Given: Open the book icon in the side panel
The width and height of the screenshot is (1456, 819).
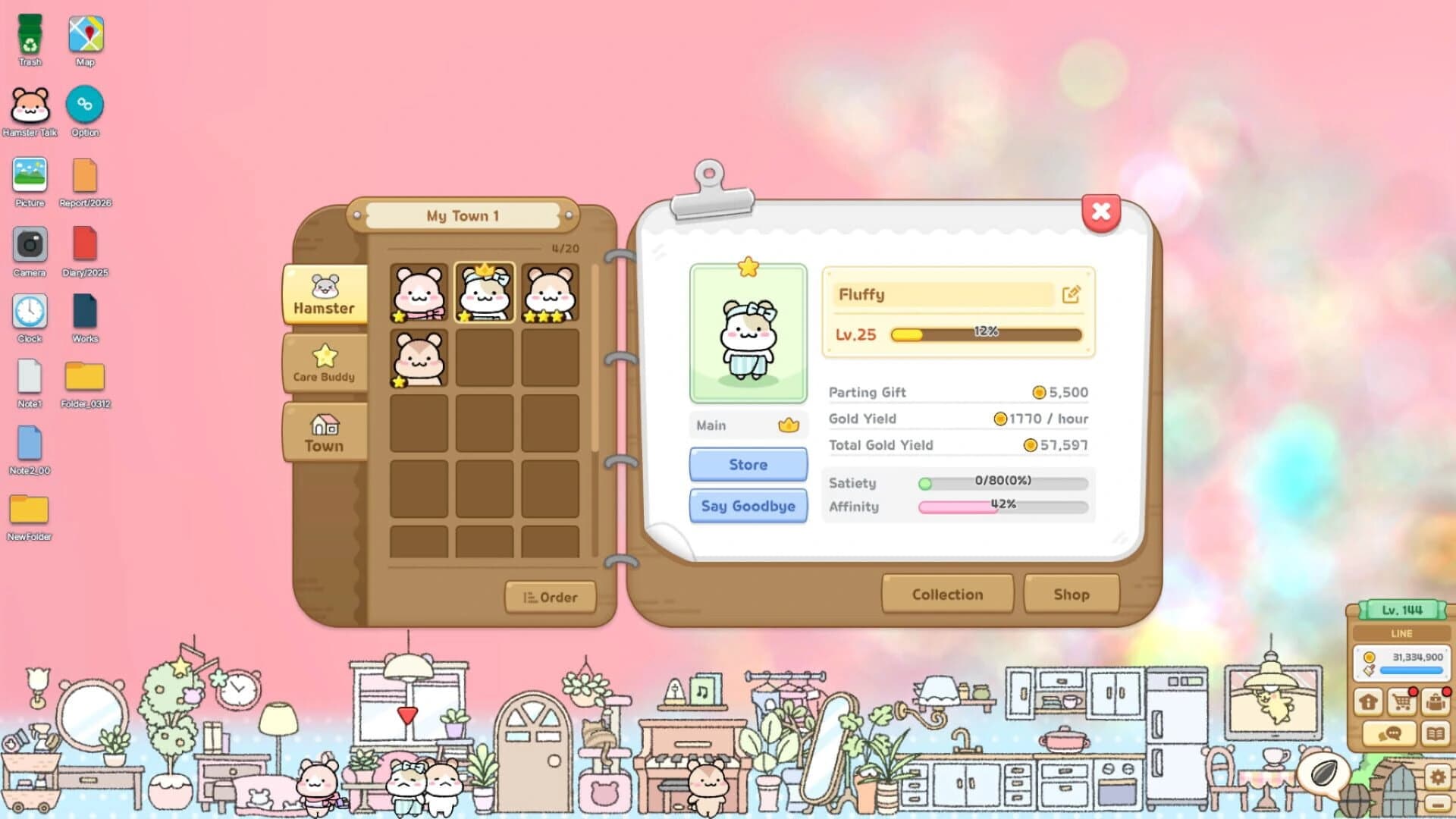Looking at the screenshot, I should (x=1436, y=733).
